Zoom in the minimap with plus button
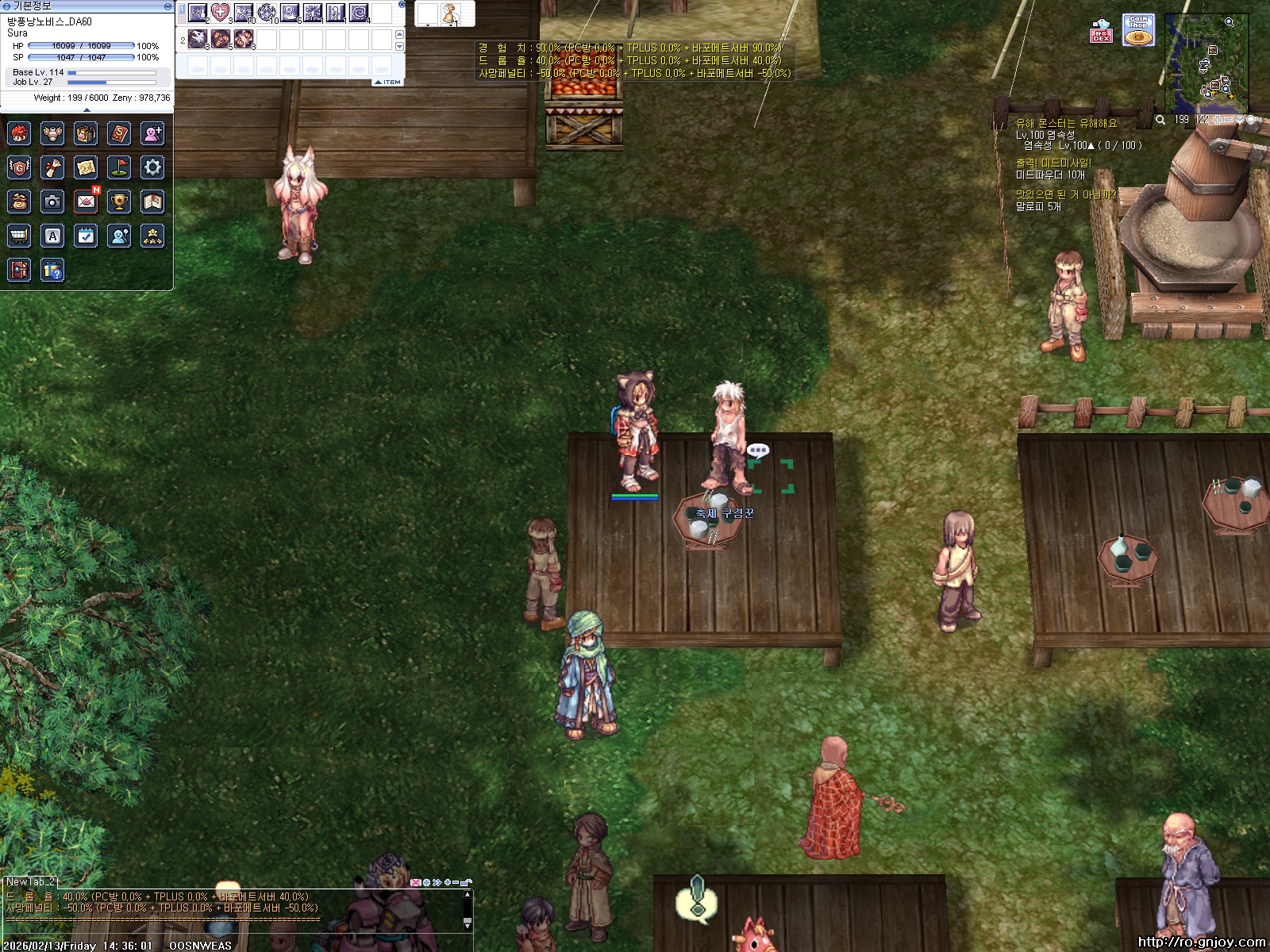1270x952 pixels. pos(1218,120)
